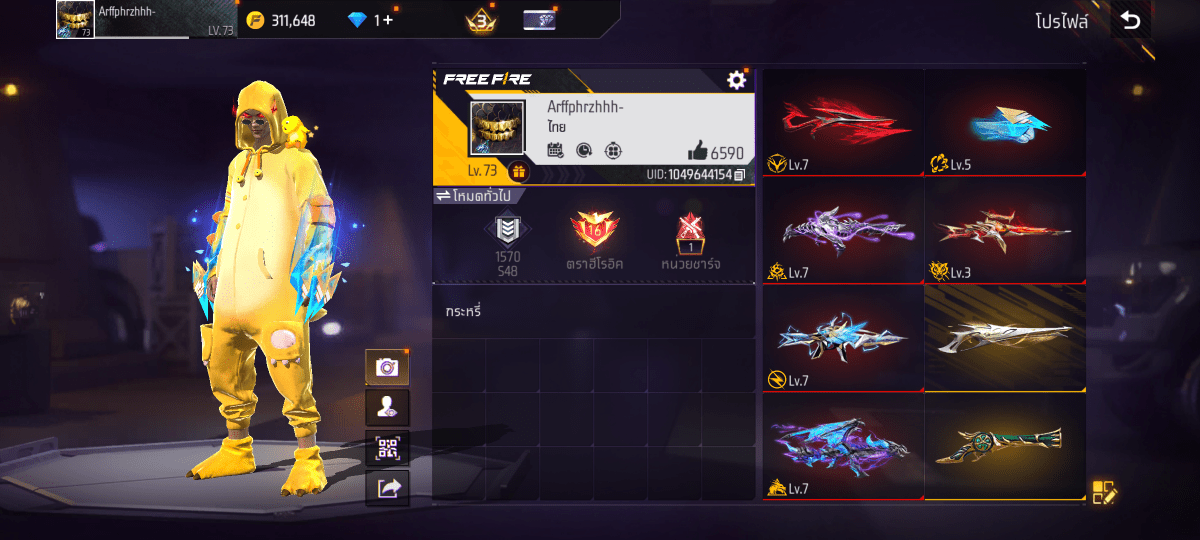1200x540 pixels.
Task: Select the purple Lv.7 weapon skin
Action: coord(842,230)
